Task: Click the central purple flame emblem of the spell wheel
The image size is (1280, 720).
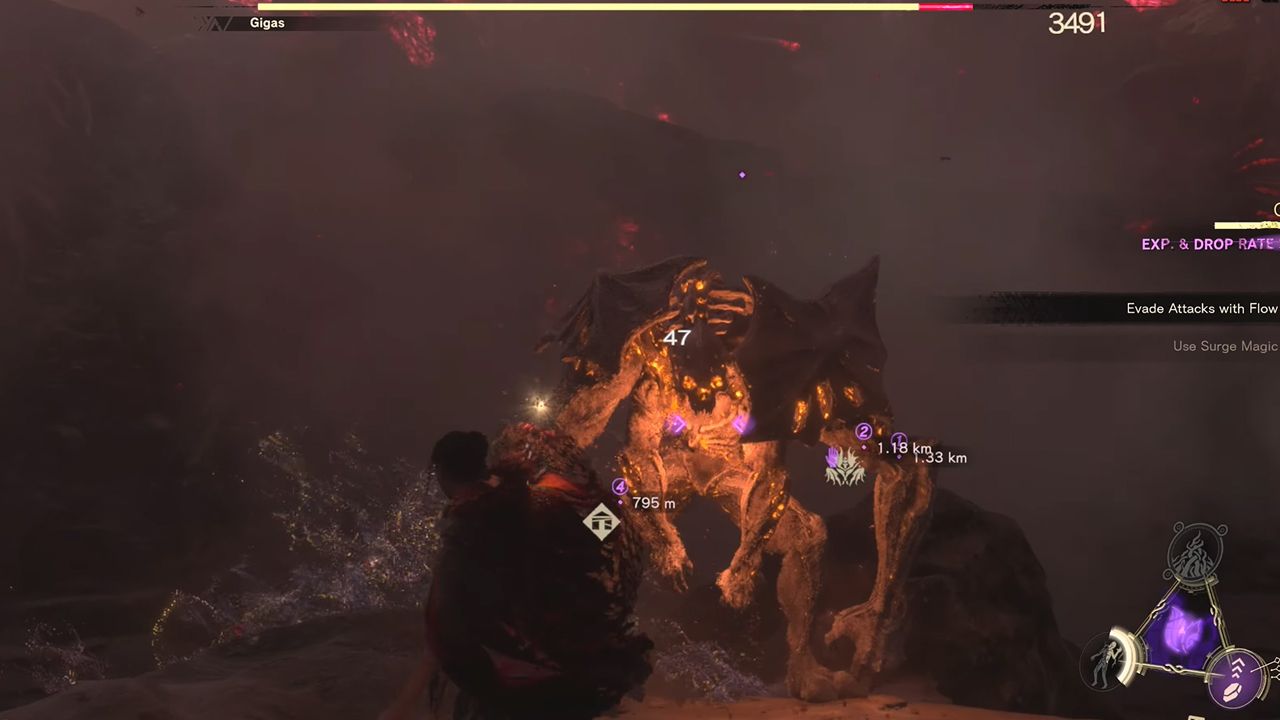Action: click(x=1182, y=628)
